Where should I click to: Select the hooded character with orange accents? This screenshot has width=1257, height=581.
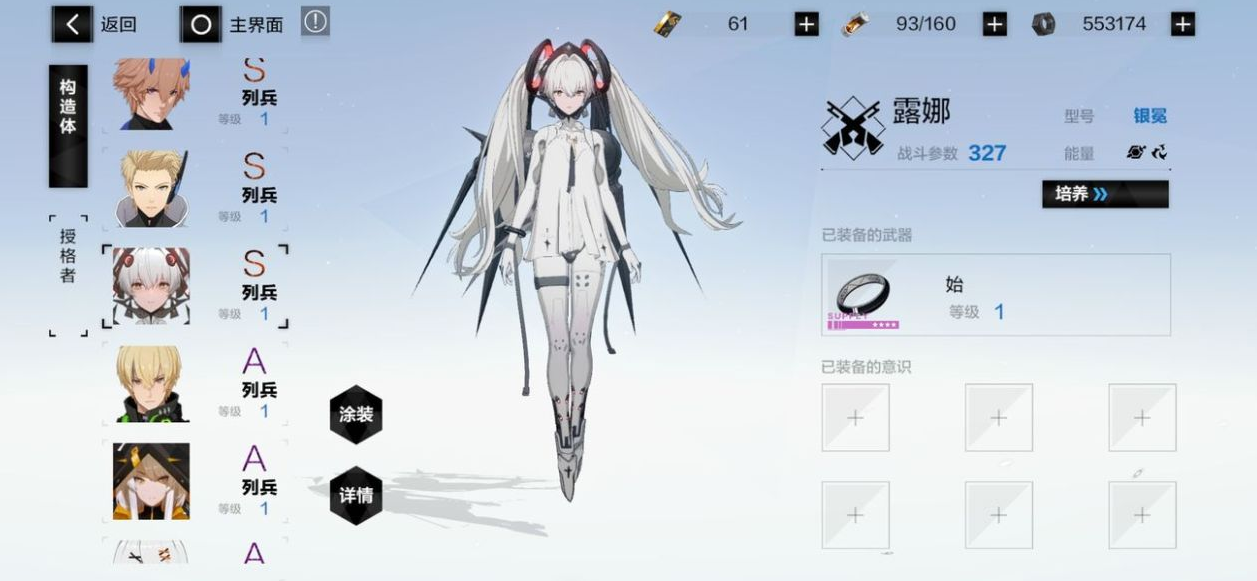[152, 482]
